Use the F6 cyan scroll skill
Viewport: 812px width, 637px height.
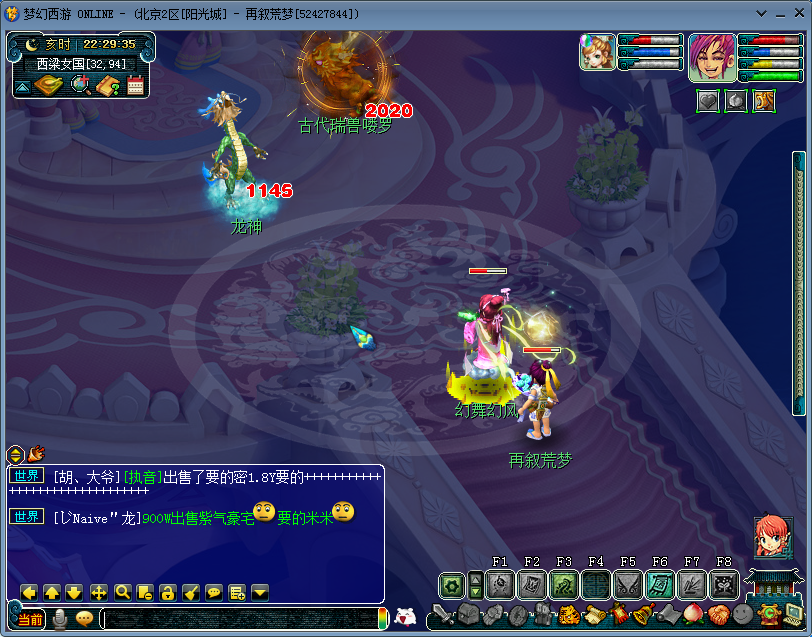coord(660,585)
